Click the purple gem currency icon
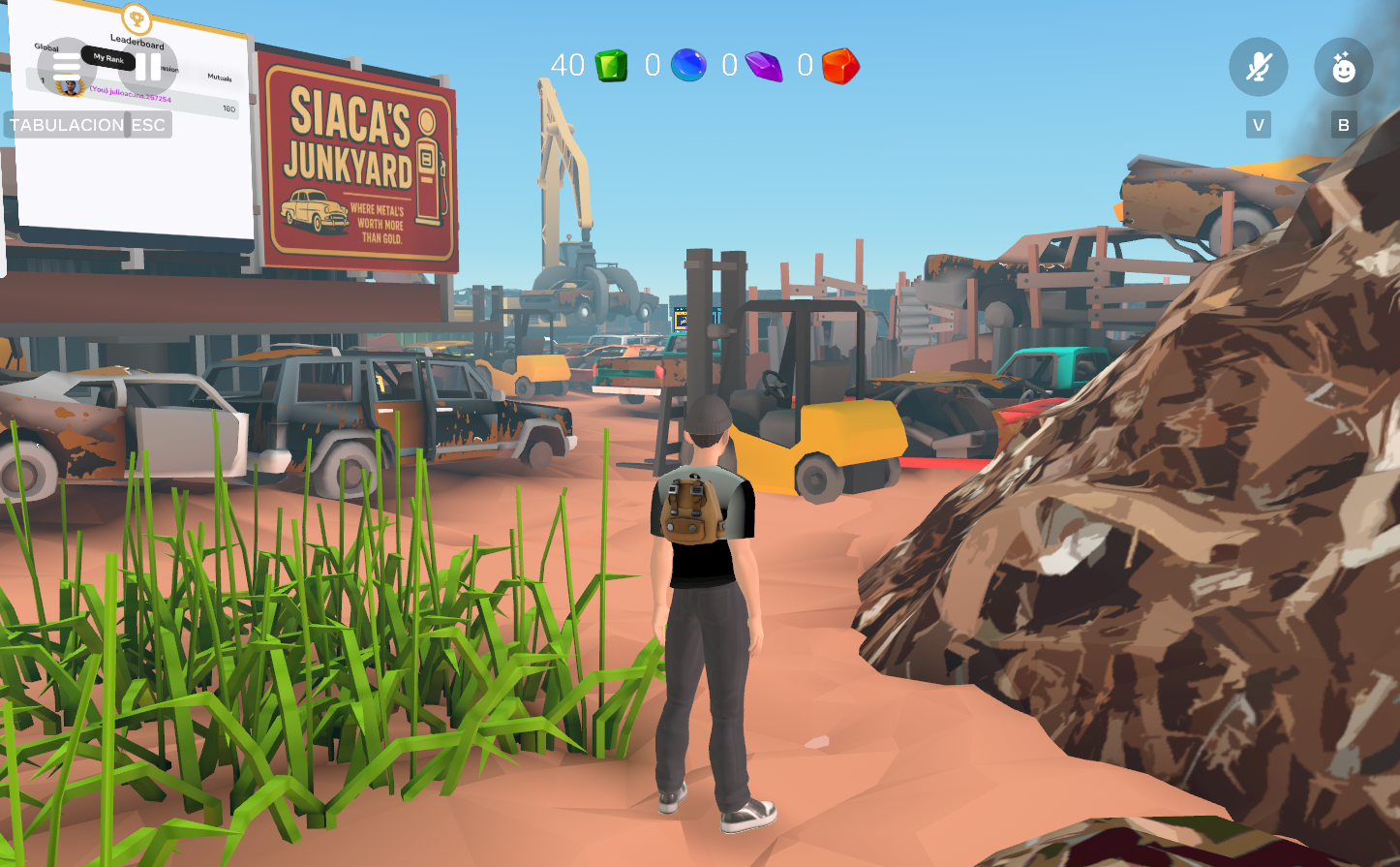 coord(764,66)
